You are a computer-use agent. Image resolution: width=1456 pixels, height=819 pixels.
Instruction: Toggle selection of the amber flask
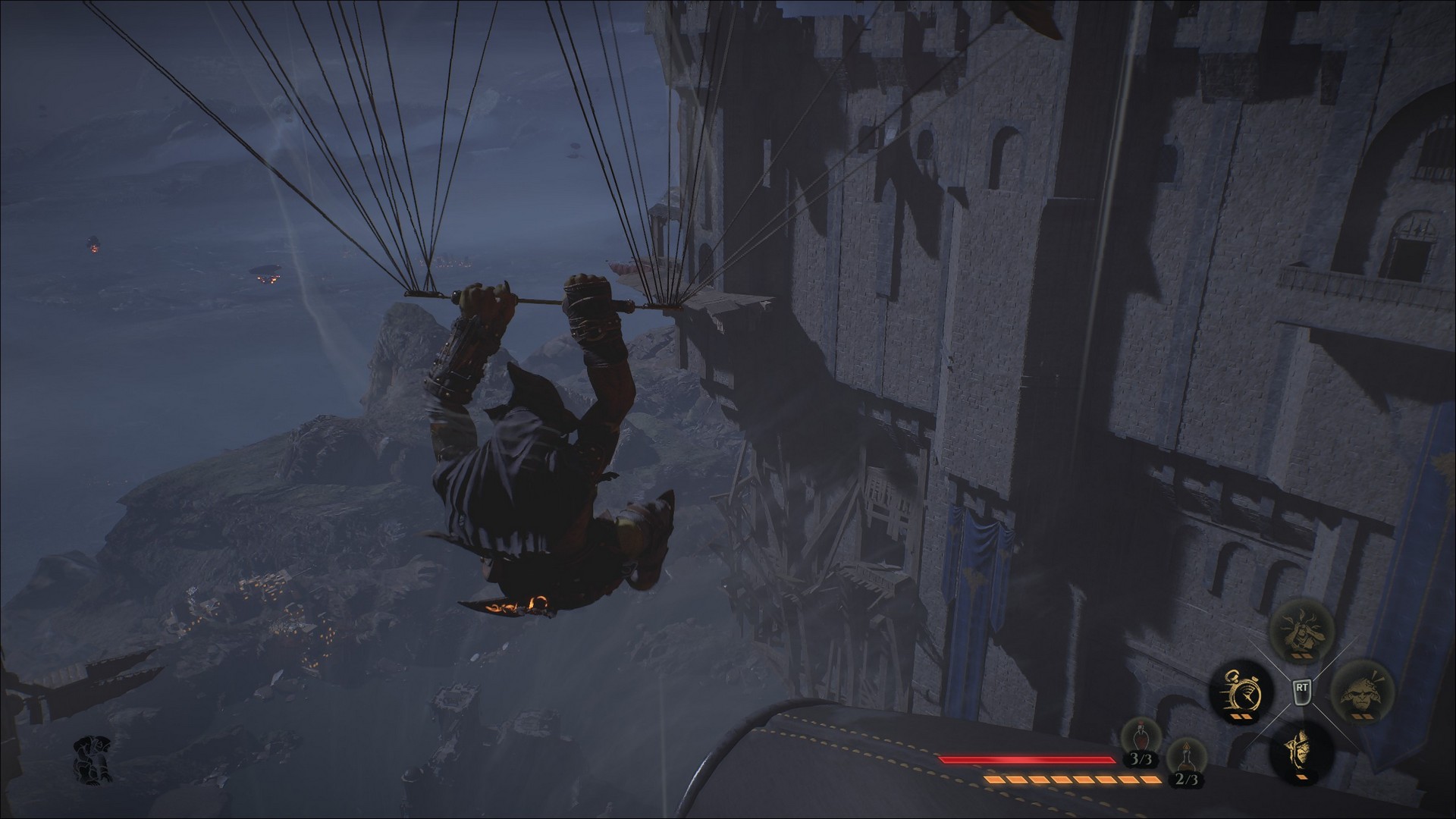point(1187,757)
